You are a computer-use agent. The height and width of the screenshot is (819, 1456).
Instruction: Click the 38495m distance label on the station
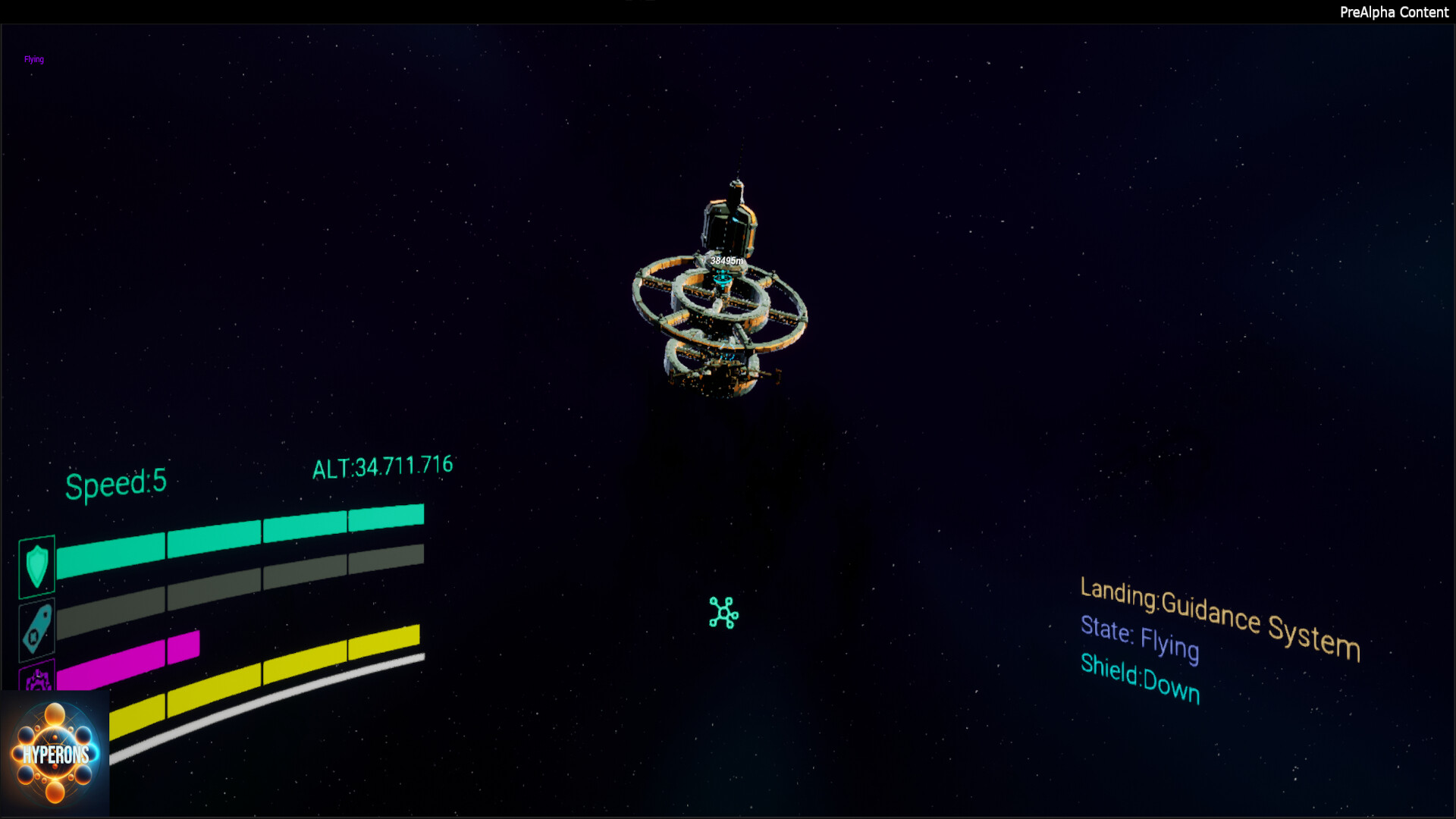coord(724,260)
